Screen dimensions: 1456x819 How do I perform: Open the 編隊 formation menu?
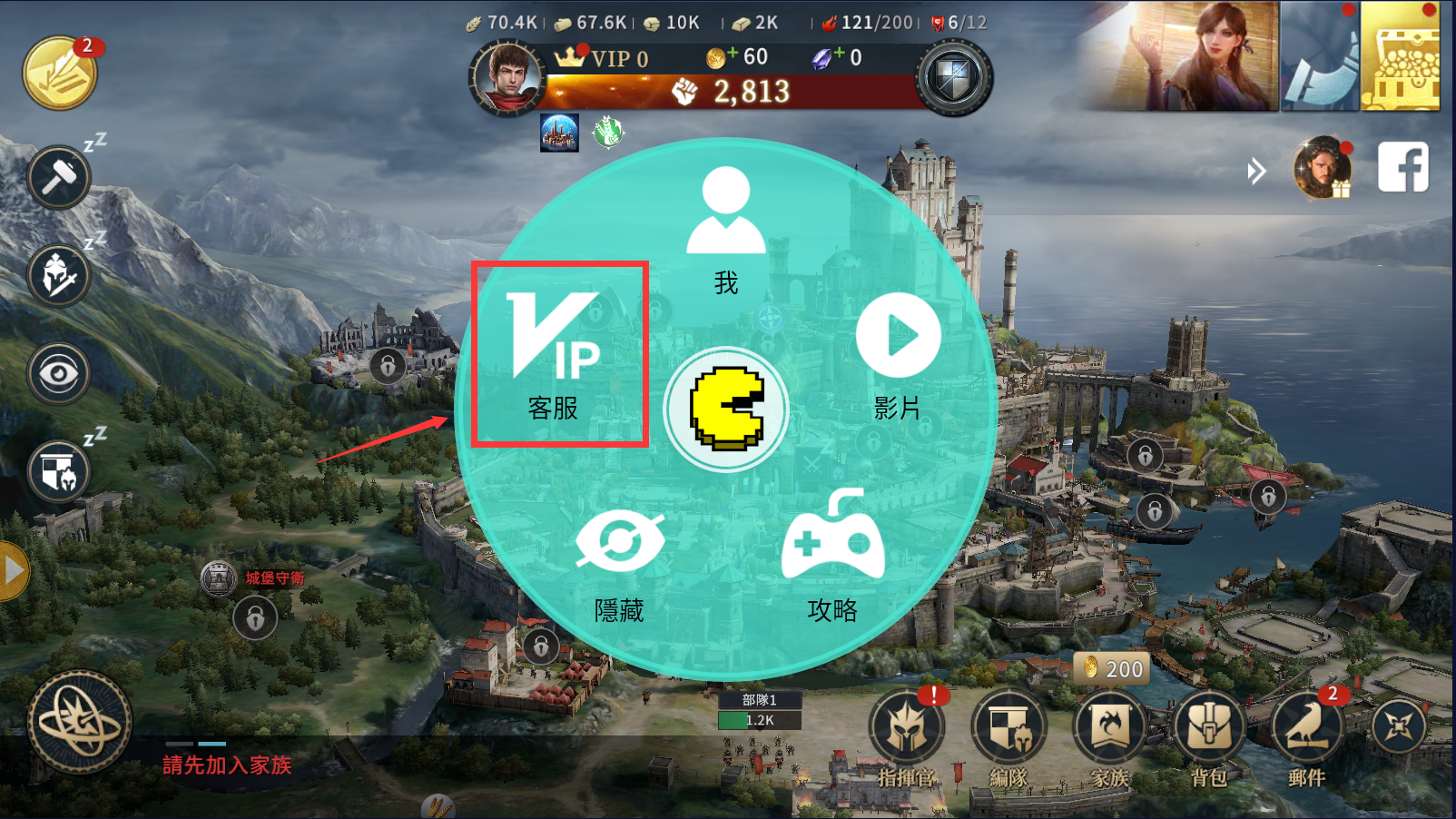(x=1008, y=737)
